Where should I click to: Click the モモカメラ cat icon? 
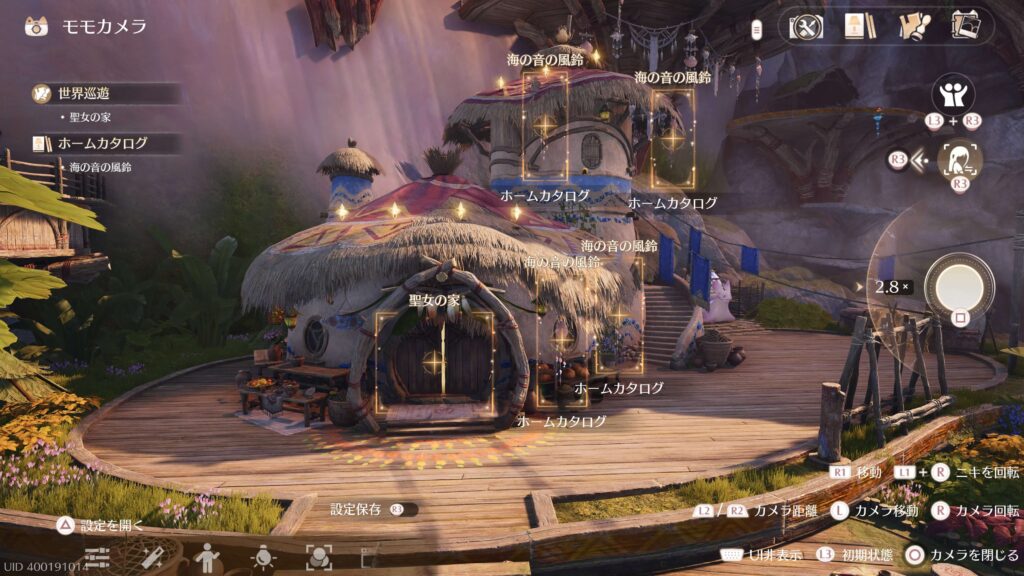38,26
